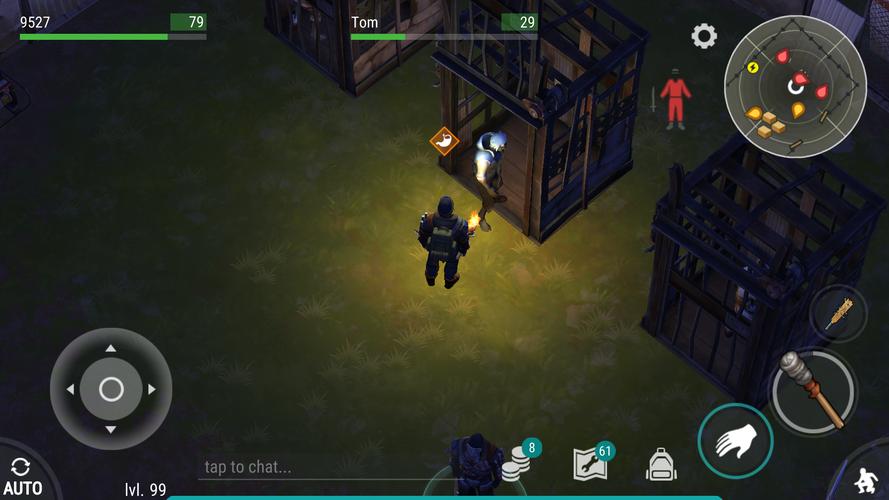Attack with the spiked club button

click(x=812, y=391)
